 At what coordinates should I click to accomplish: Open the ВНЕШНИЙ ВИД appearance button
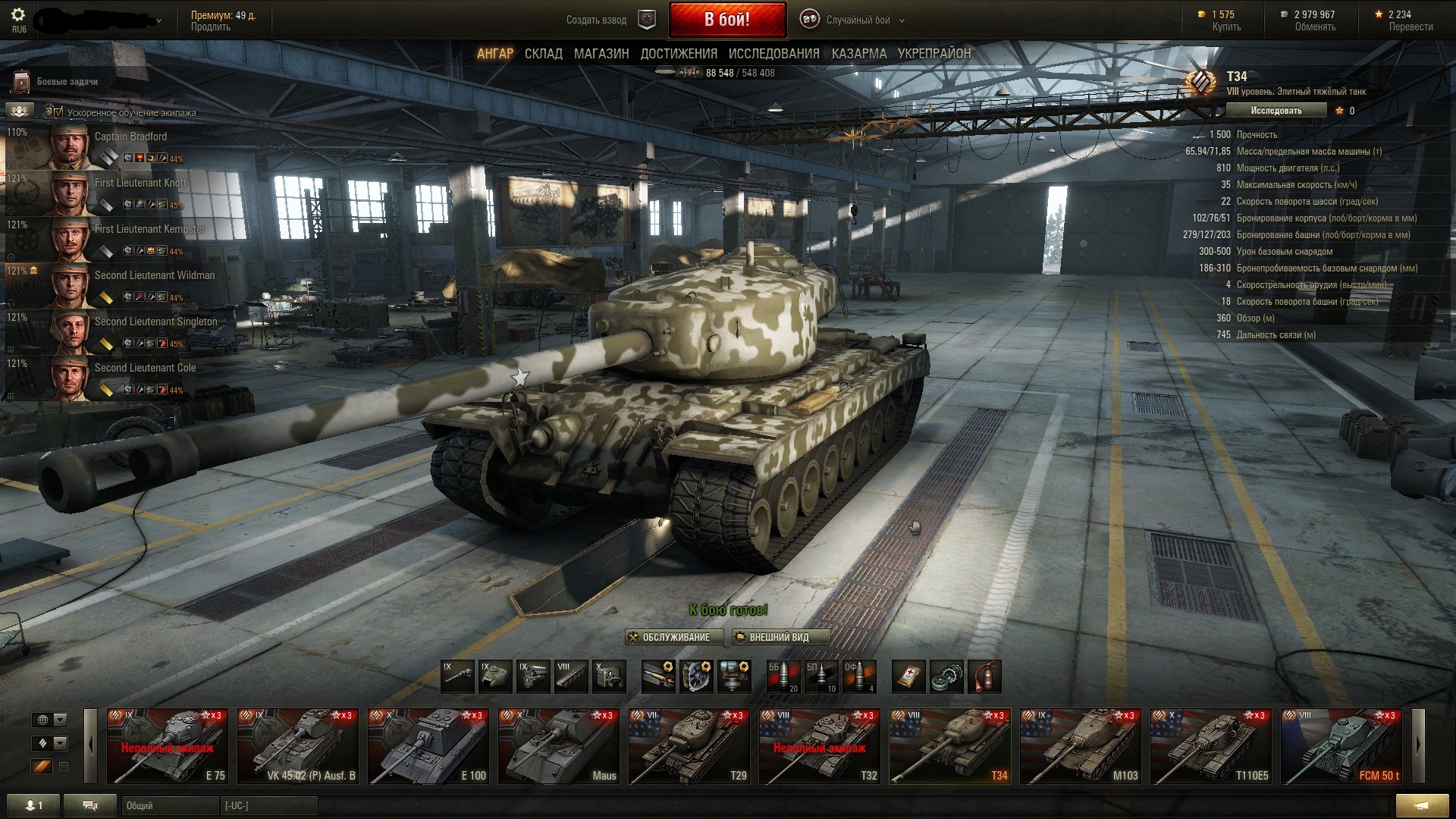[x=781, y=637]
